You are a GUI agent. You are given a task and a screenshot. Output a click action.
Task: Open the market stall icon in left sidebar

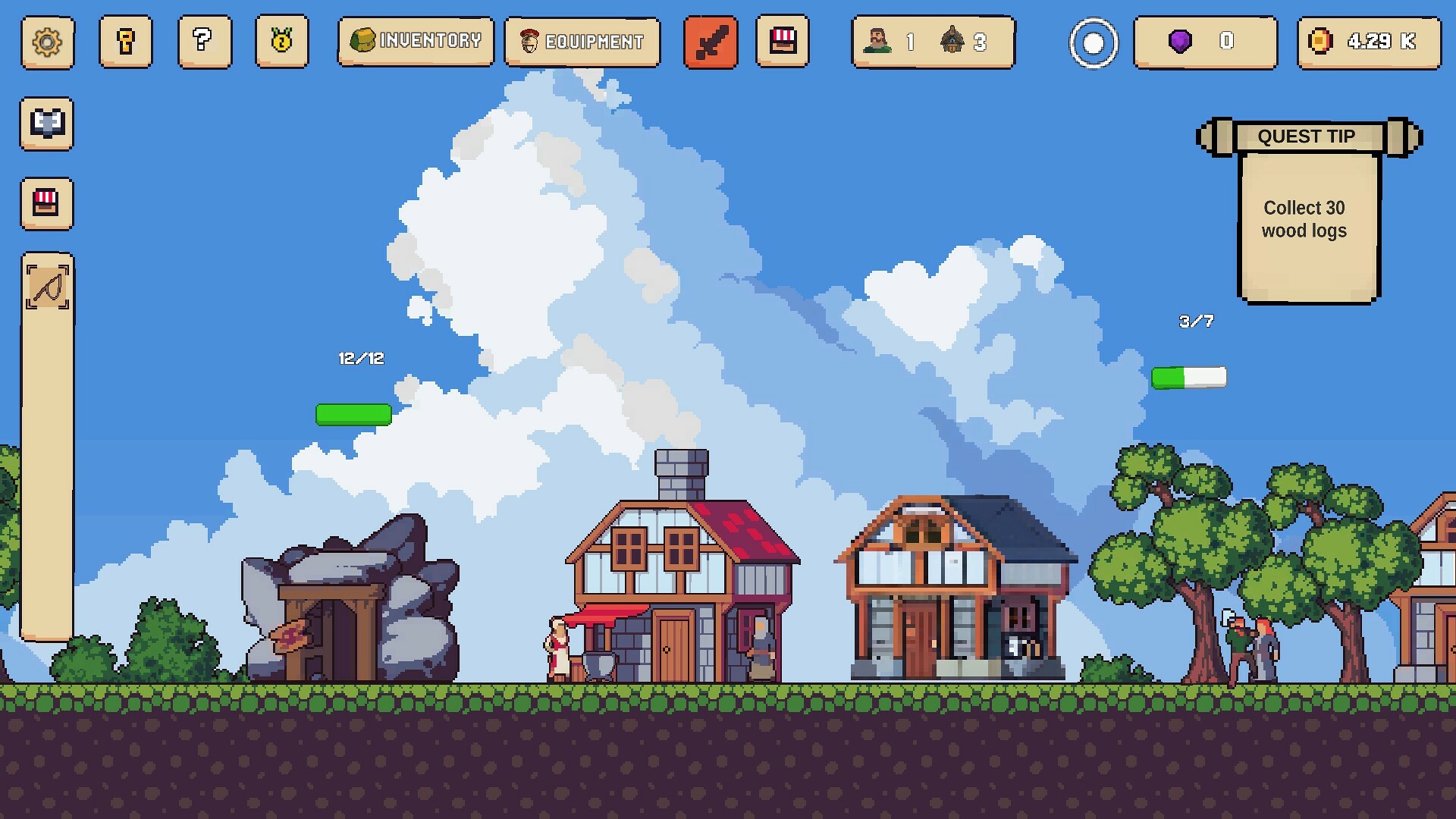(x=46, y=204)
